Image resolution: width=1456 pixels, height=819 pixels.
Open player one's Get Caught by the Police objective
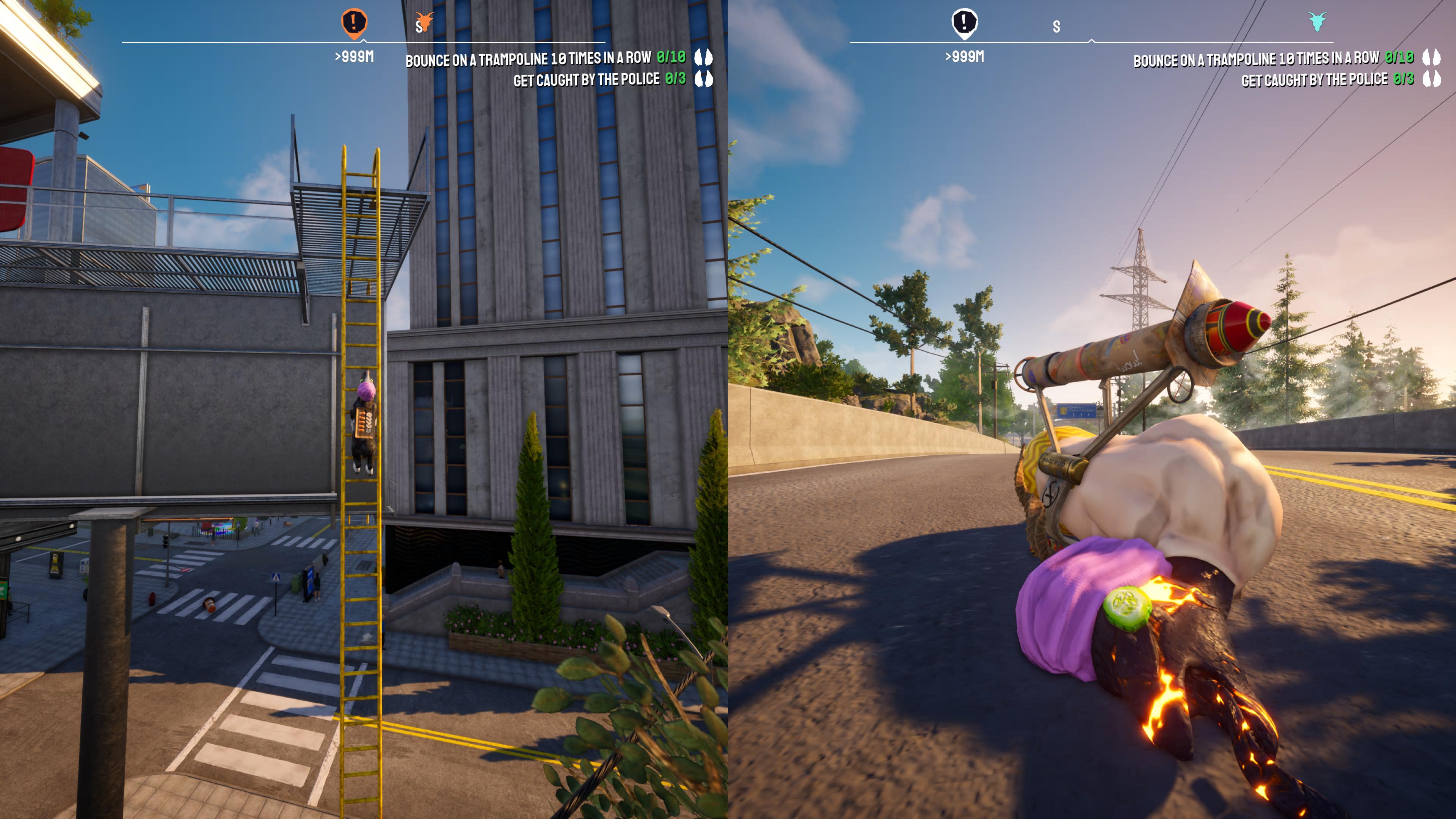599,80
